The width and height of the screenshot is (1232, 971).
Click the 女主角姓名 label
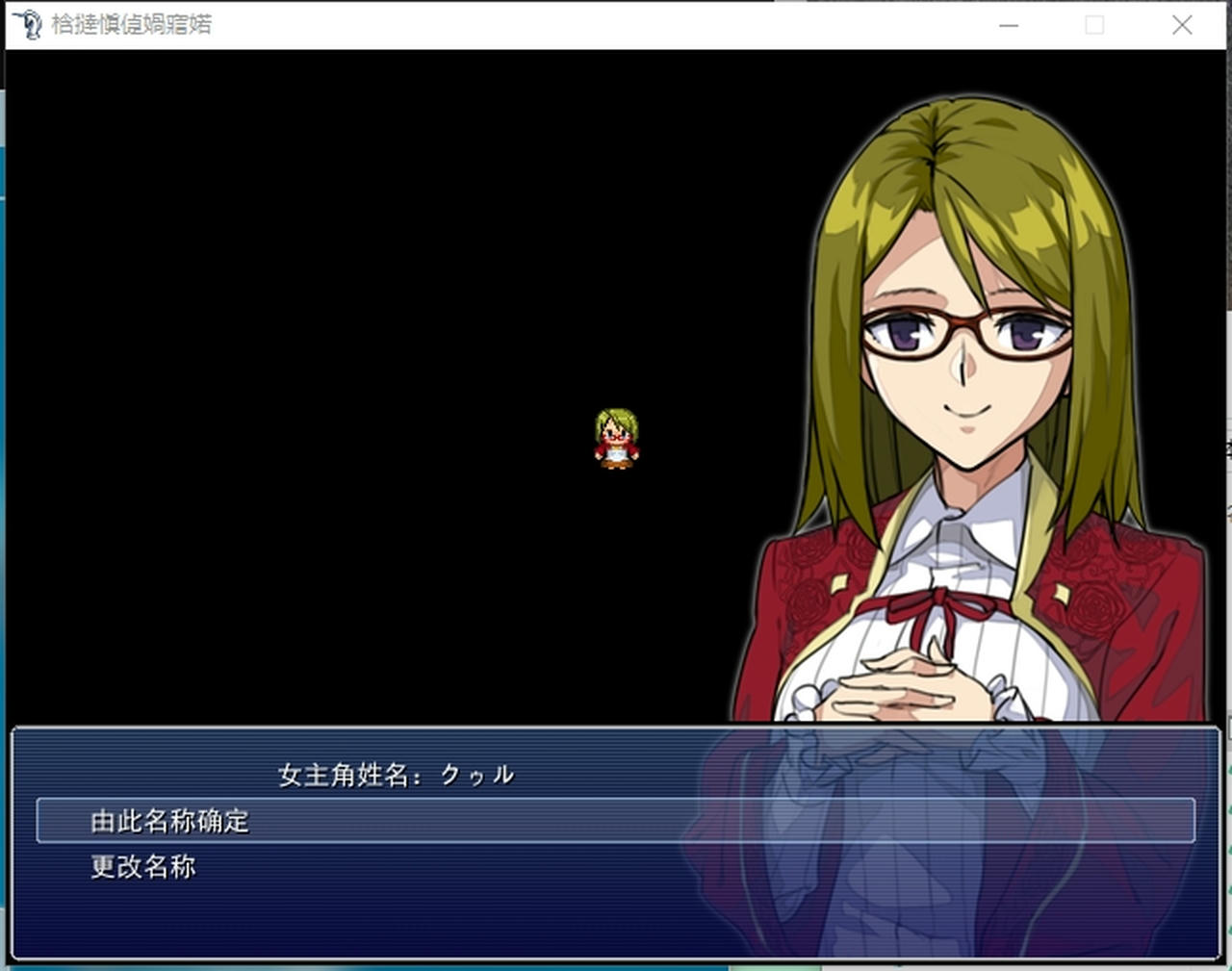pos(342,773)
